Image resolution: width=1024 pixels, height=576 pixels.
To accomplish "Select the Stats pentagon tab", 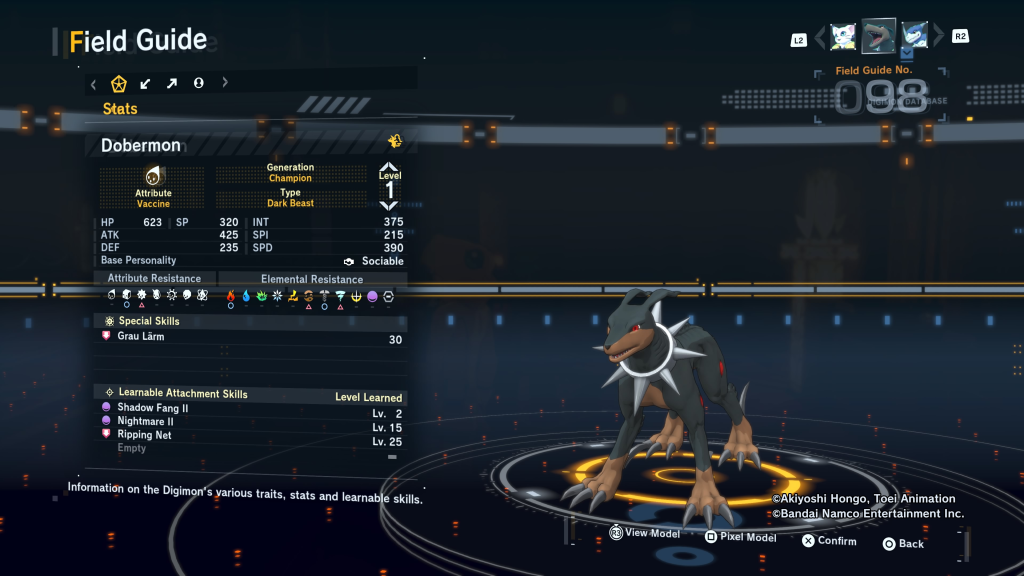I will [118, 83].
